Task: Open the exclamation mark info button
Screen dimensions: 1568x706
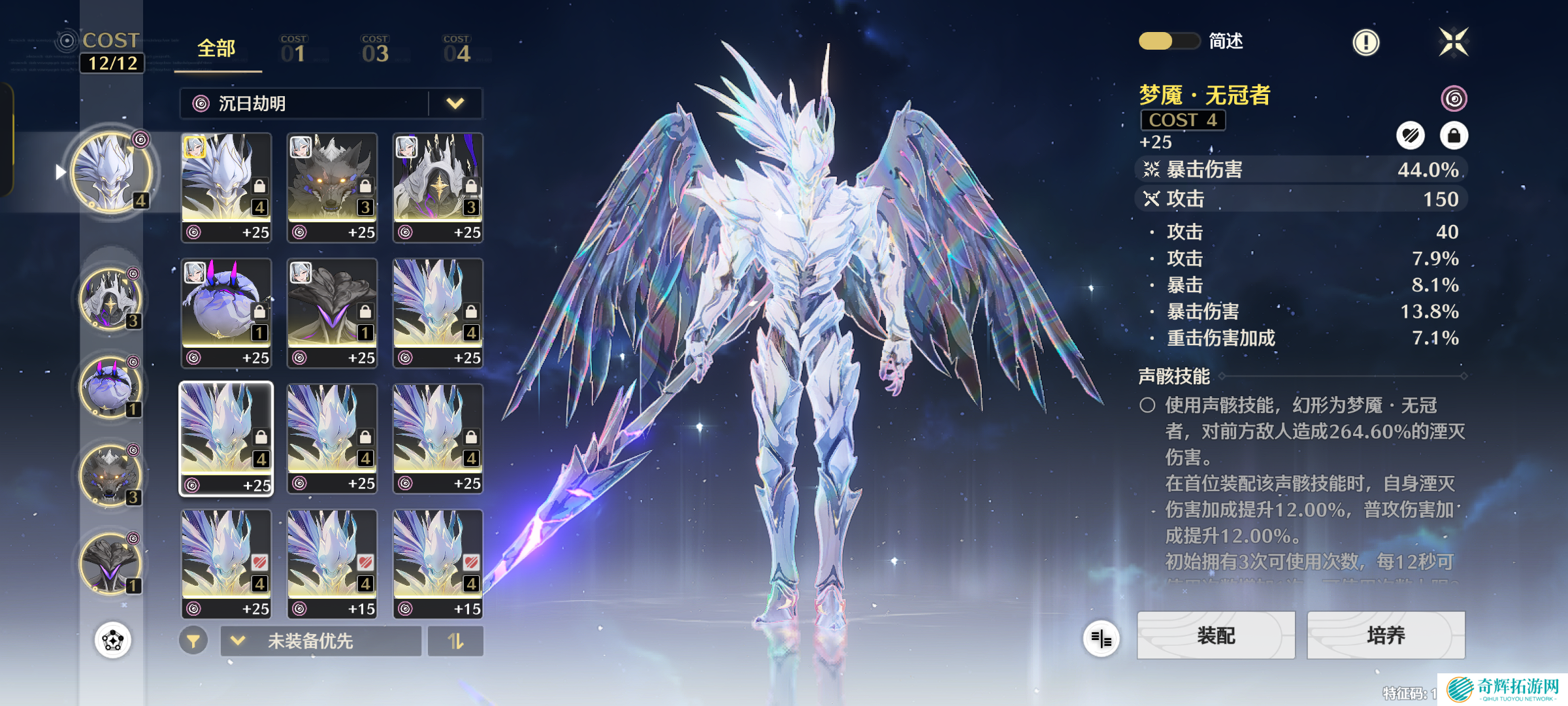Action: [1365, 42]
